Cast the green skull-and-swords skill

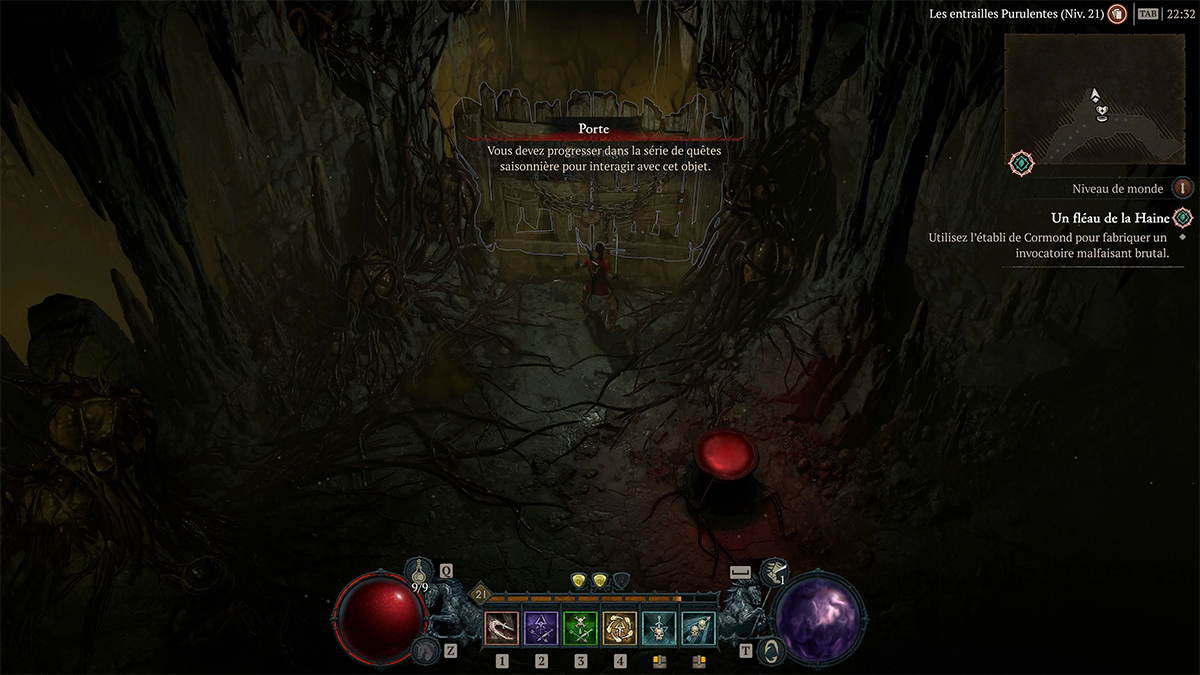click(580, 628)
